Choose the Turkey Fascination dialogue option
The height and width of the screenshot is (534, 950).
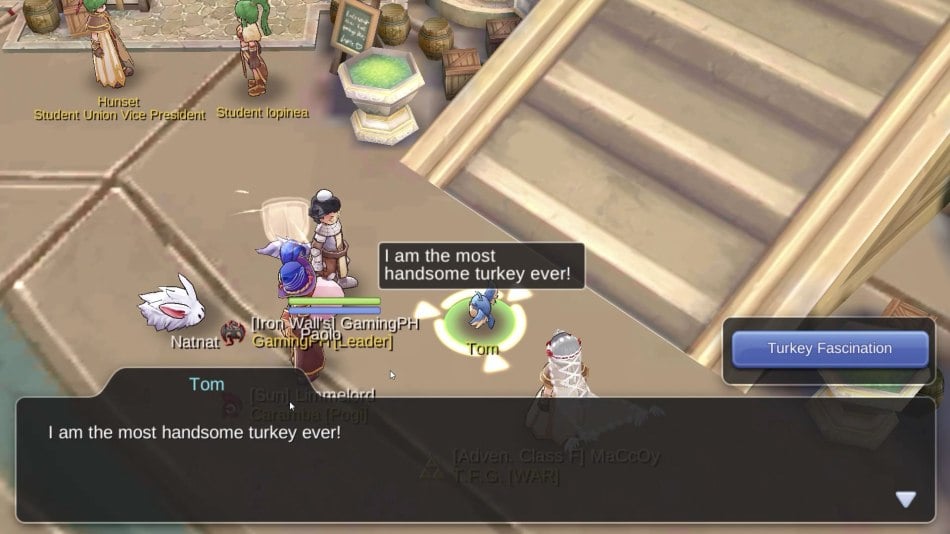(829, 349)
